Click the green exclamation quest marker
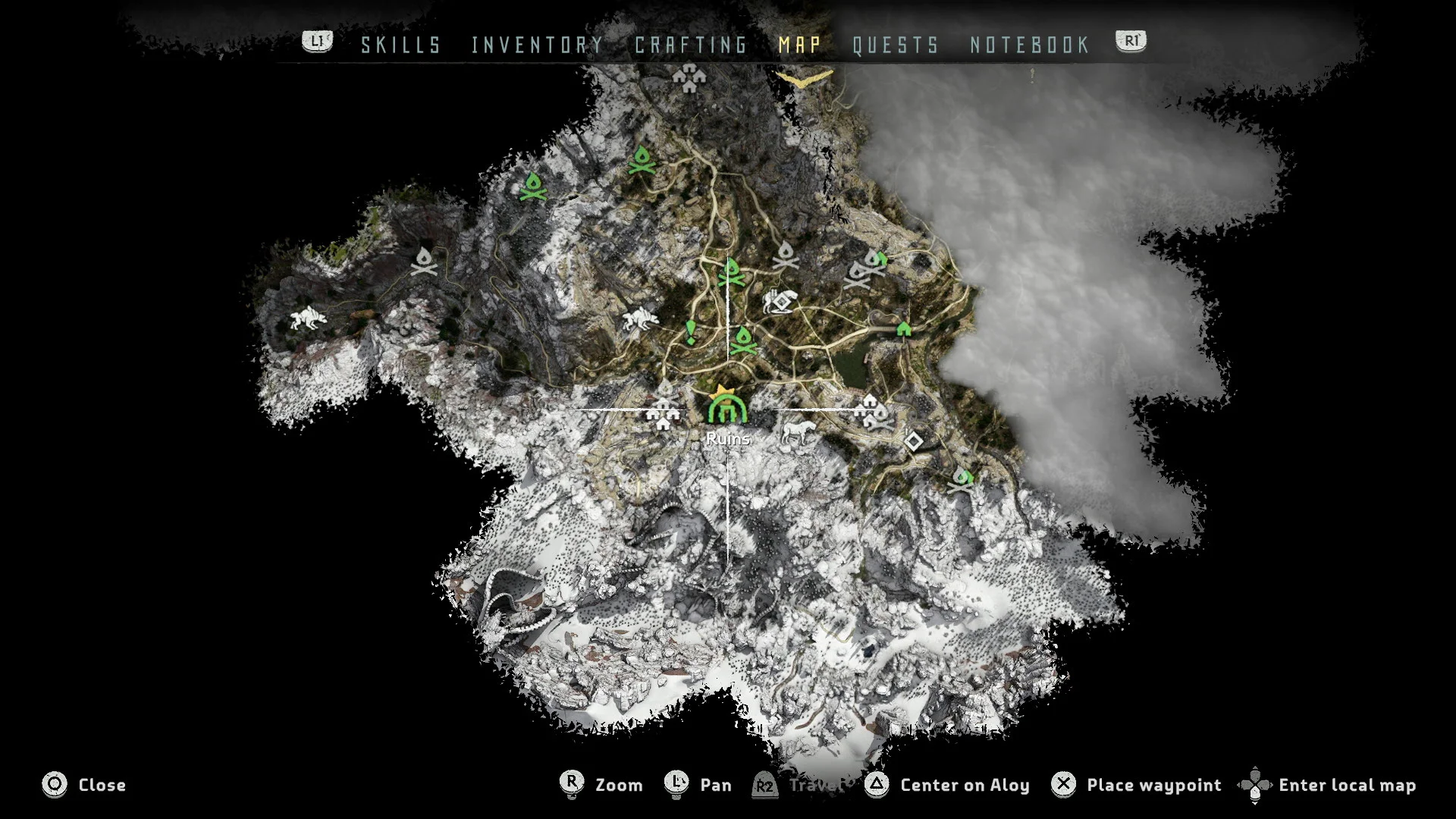 coord(690,331)
